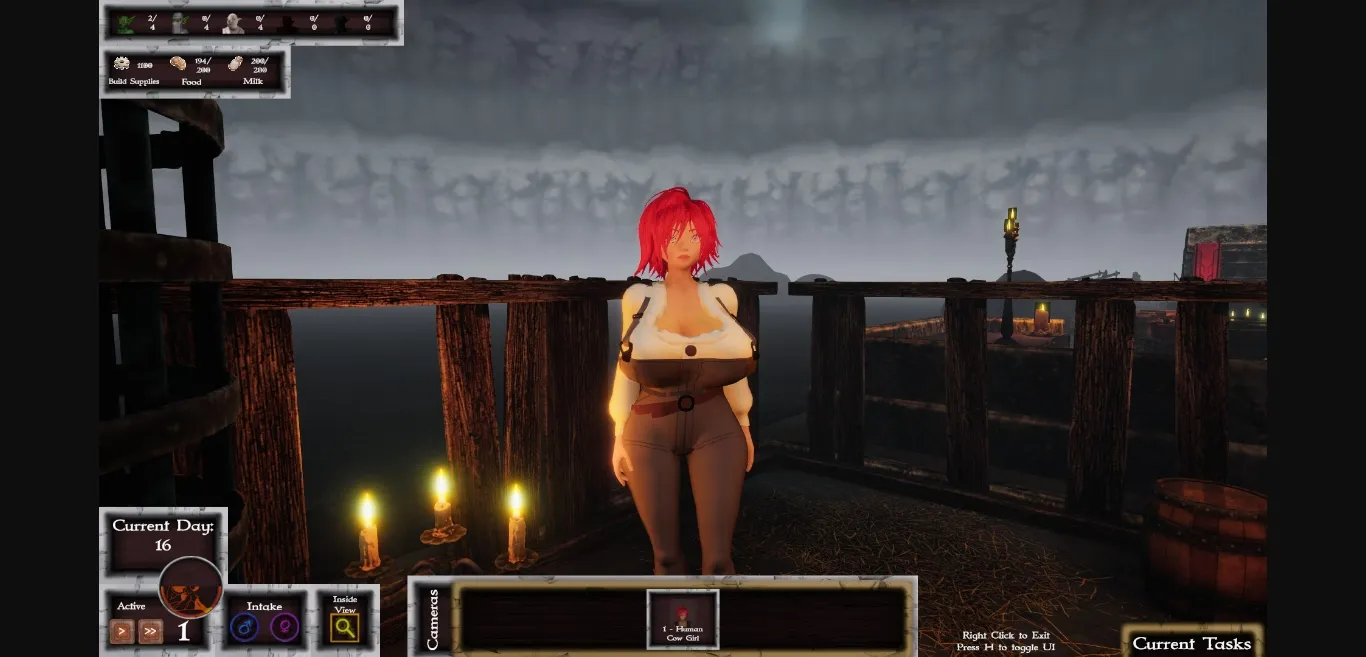Click the round day-cycle dial
1366x657 pixels.
pos(190,587)
